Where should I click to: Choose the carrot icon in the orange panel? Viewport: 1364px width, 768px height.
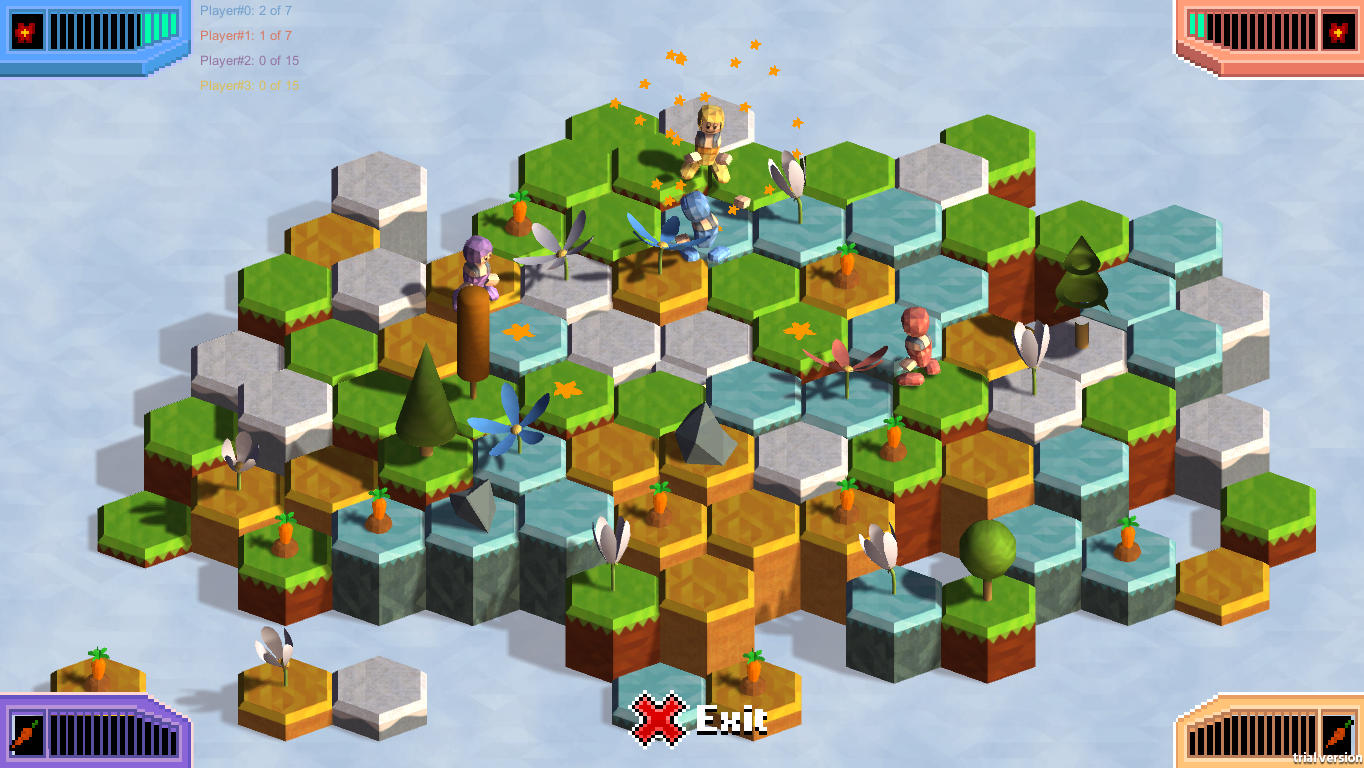point(1337,734)
